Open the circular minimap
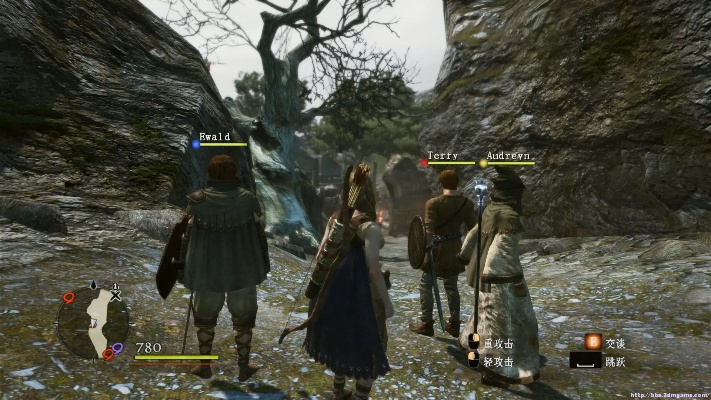 pos(92,322)
